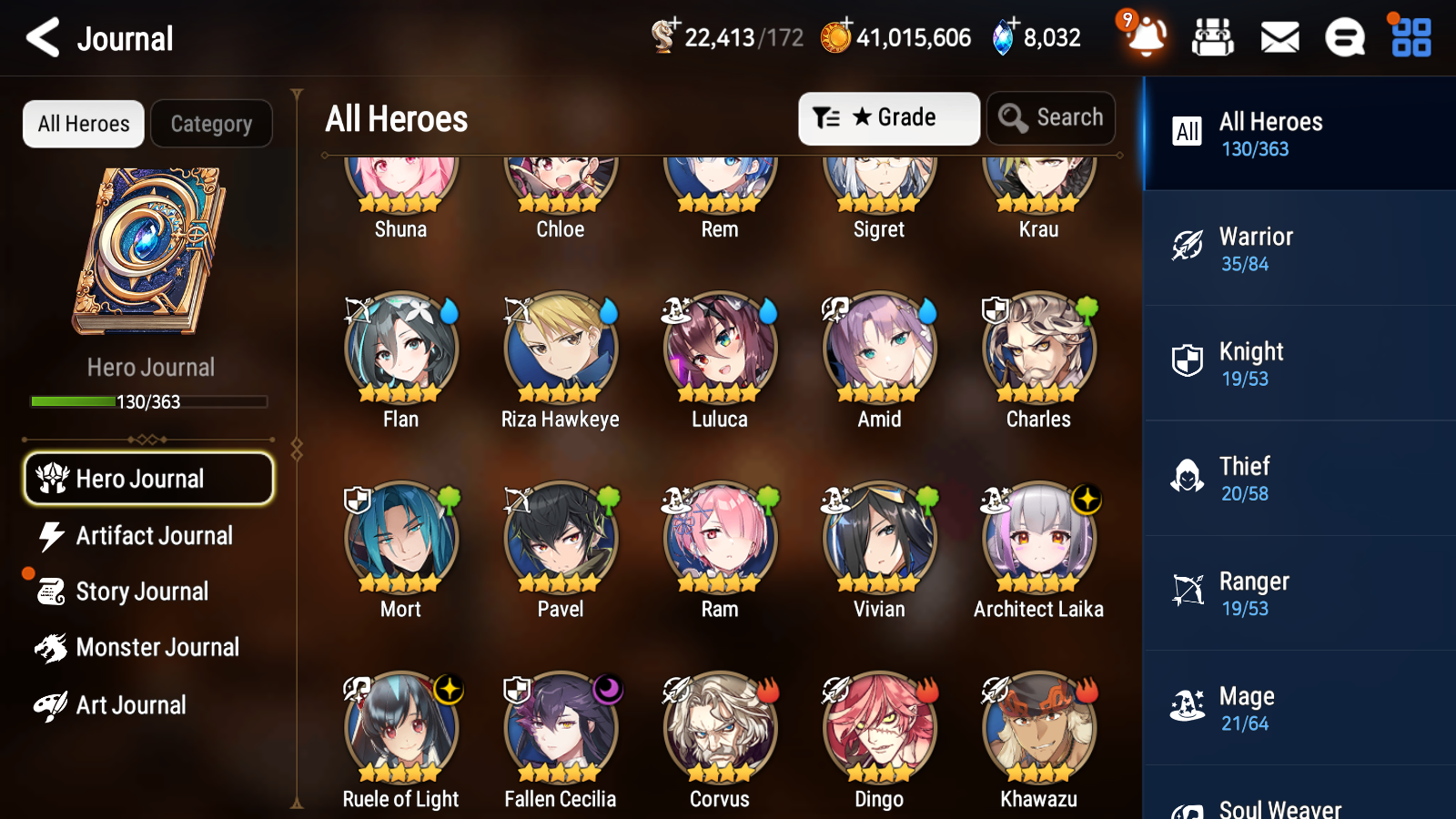Open the in-game mail inbox
The image size is (1456, 819).
click(1279, 37)
